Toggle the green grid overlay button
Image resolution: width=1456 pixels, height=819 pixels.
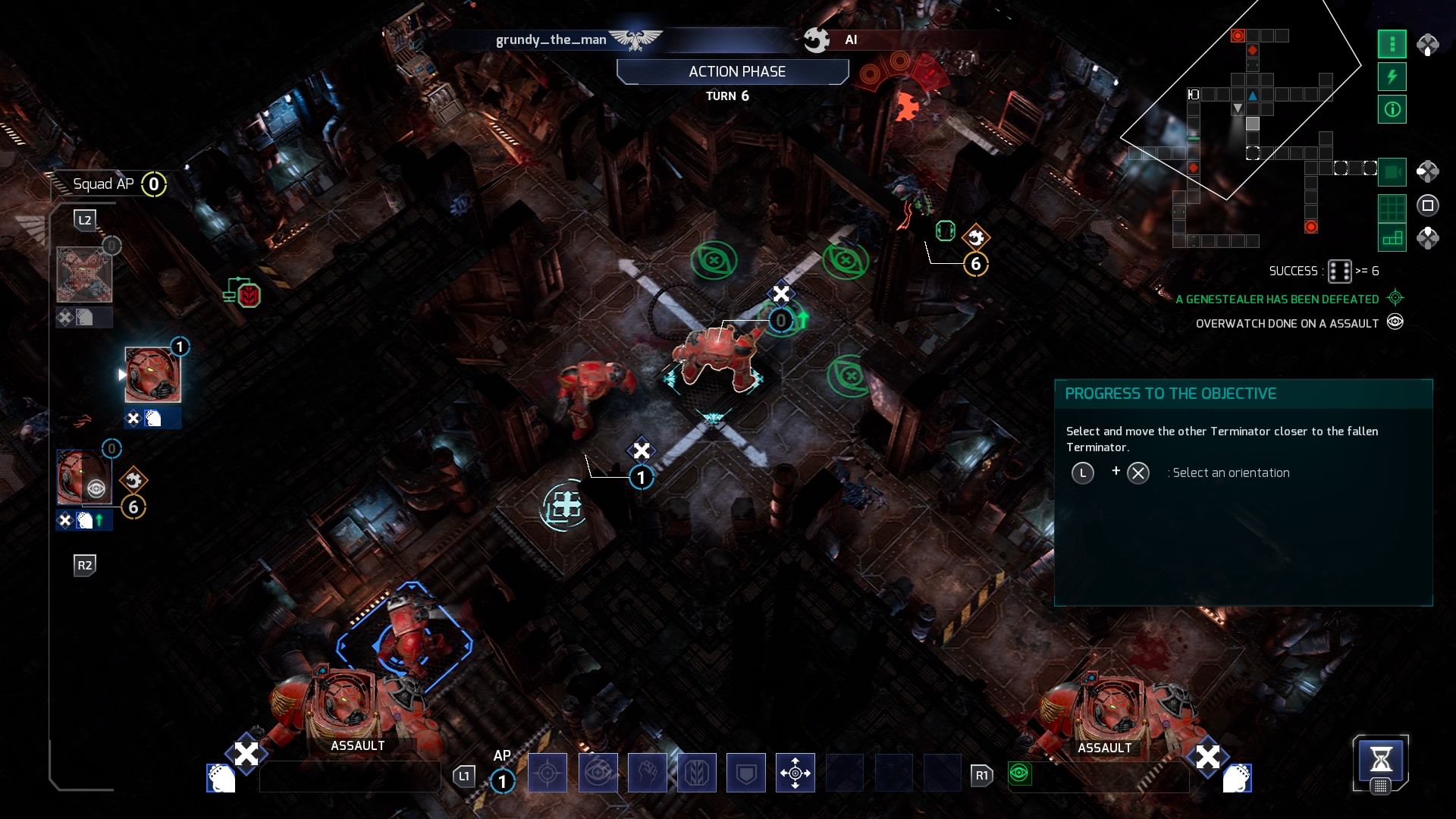(1392, 206)
